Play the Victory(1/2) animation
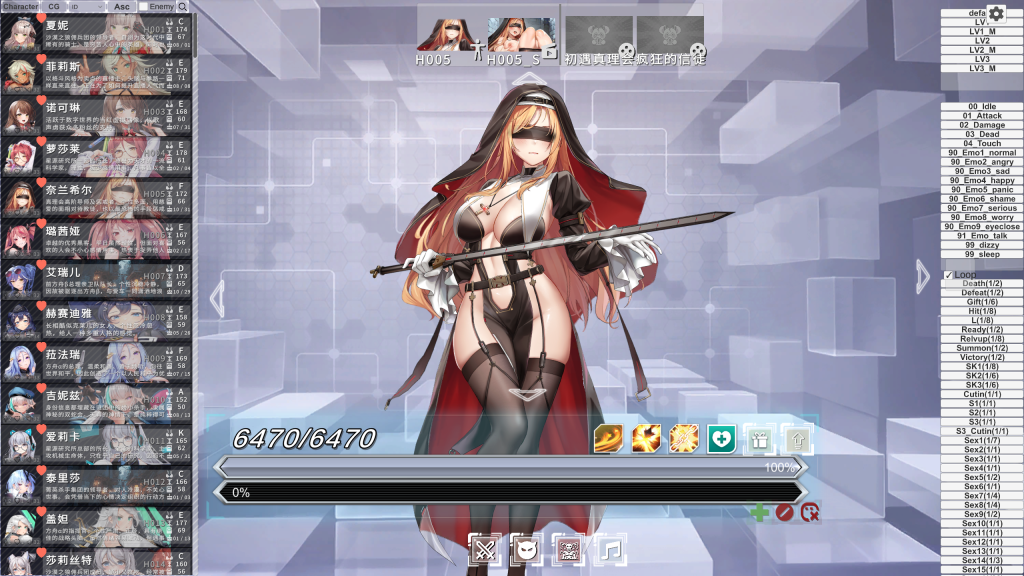 click(982, 357)
